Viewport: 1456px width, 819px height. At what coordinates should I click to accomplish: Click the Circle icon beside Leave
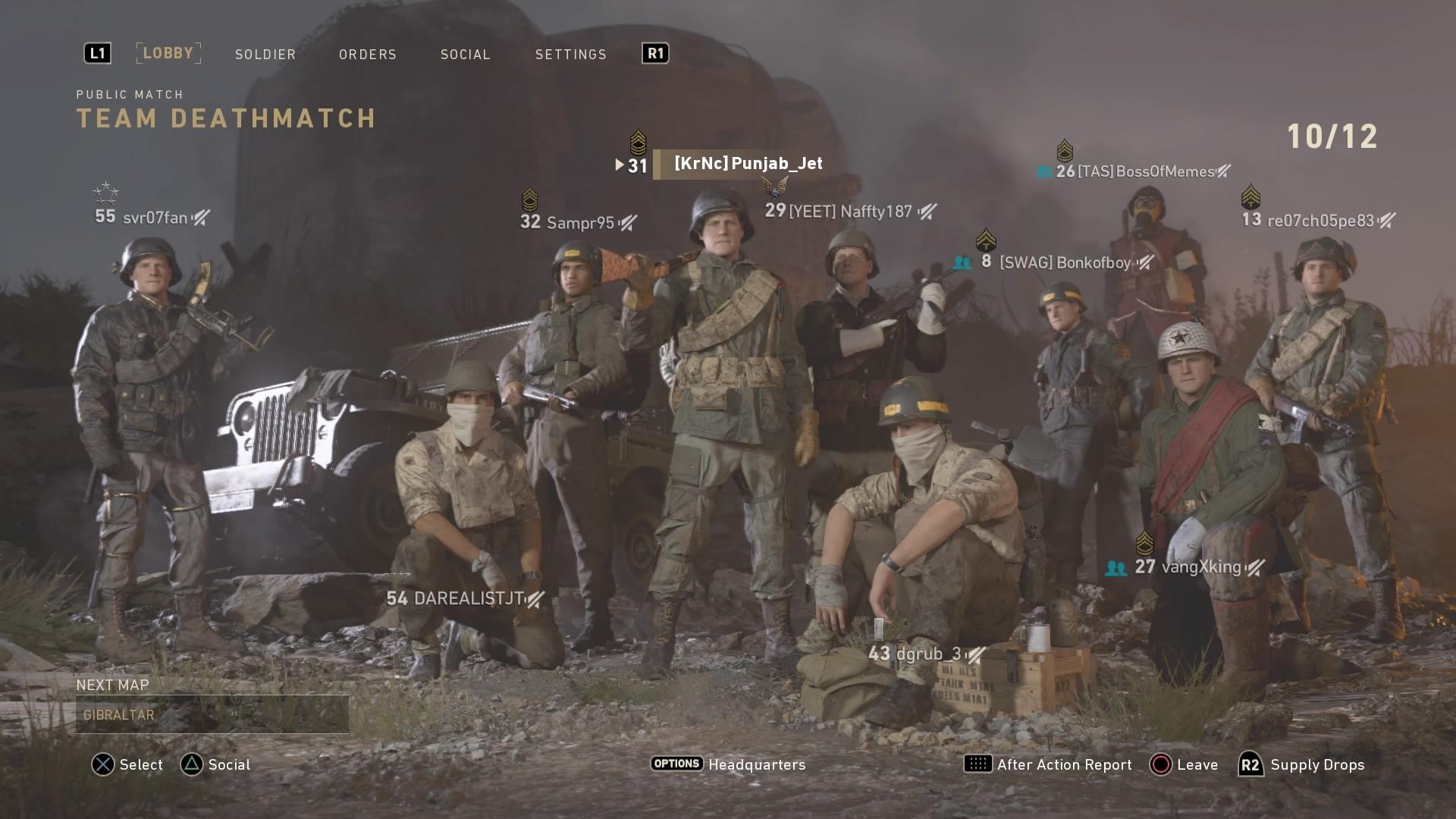[x=1159, y=764]
